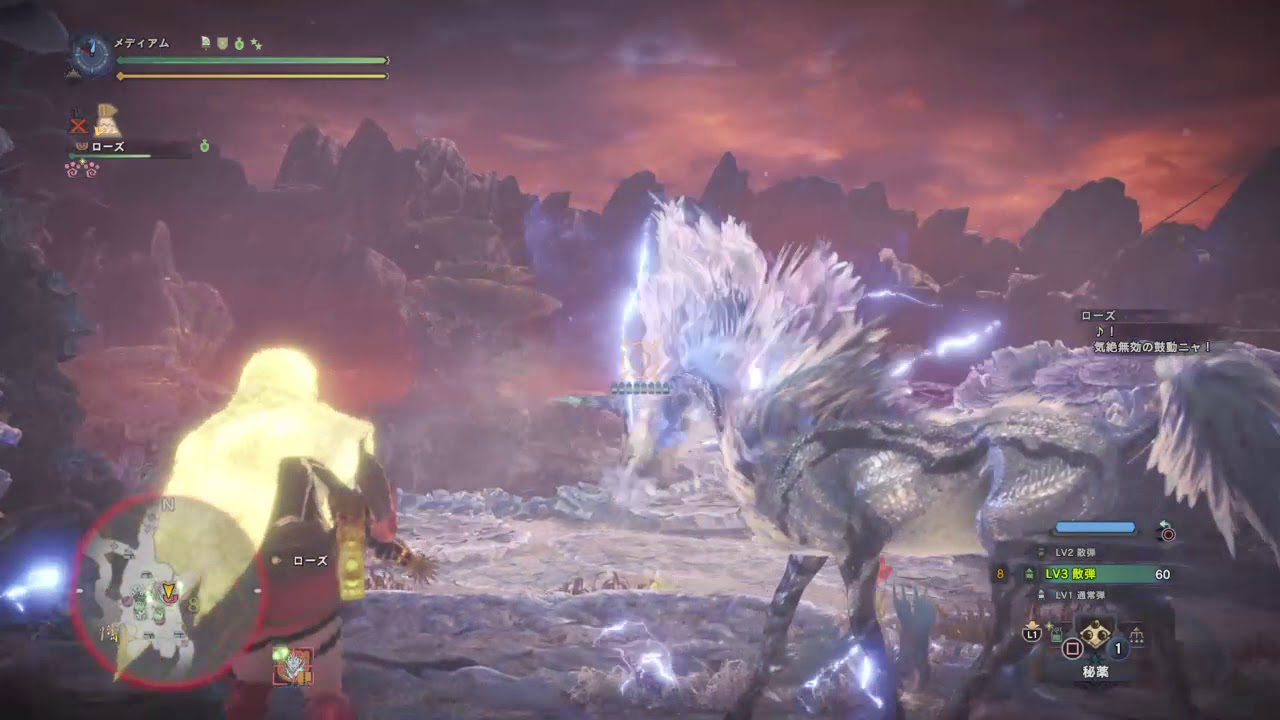Viewport: 1280px width, 720px height.
Task: Click the quest timer clock
Action: click(x=91, y=55)
